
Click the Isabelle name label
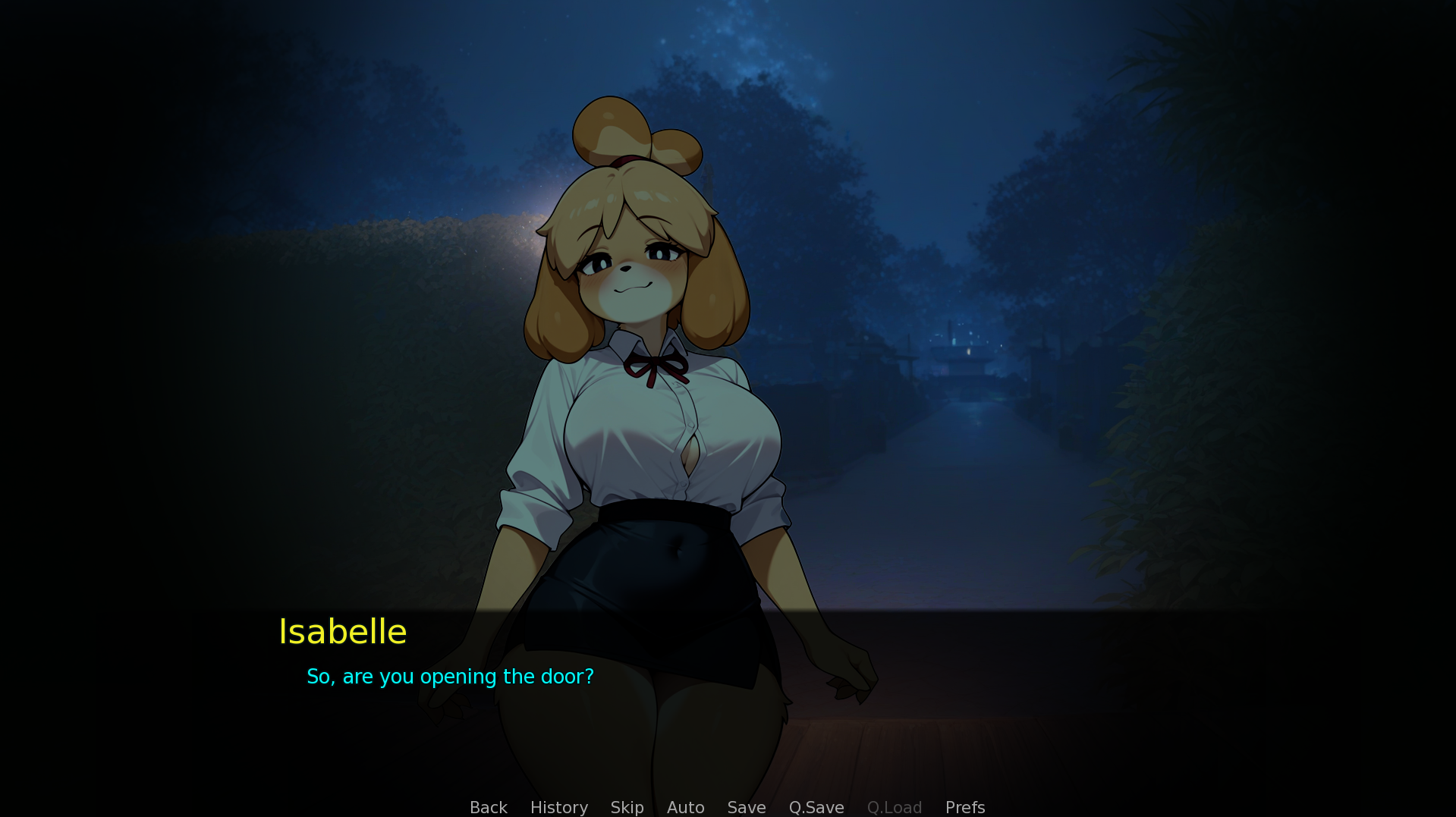[x=342, y=631]
